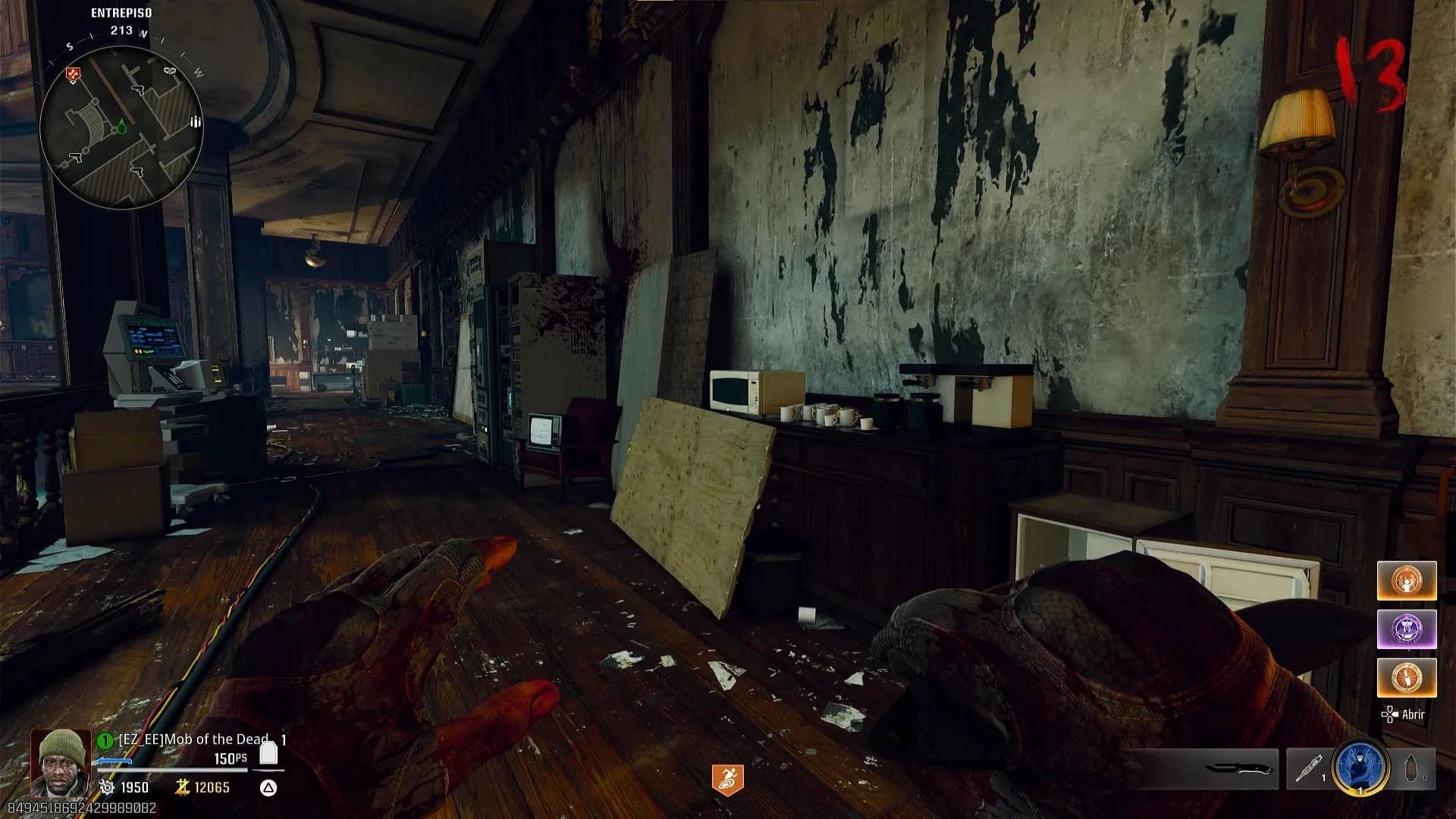The width and height of the screenshot is (1456, 819).
Task: Select the armor plate icon
Action: 268,753
